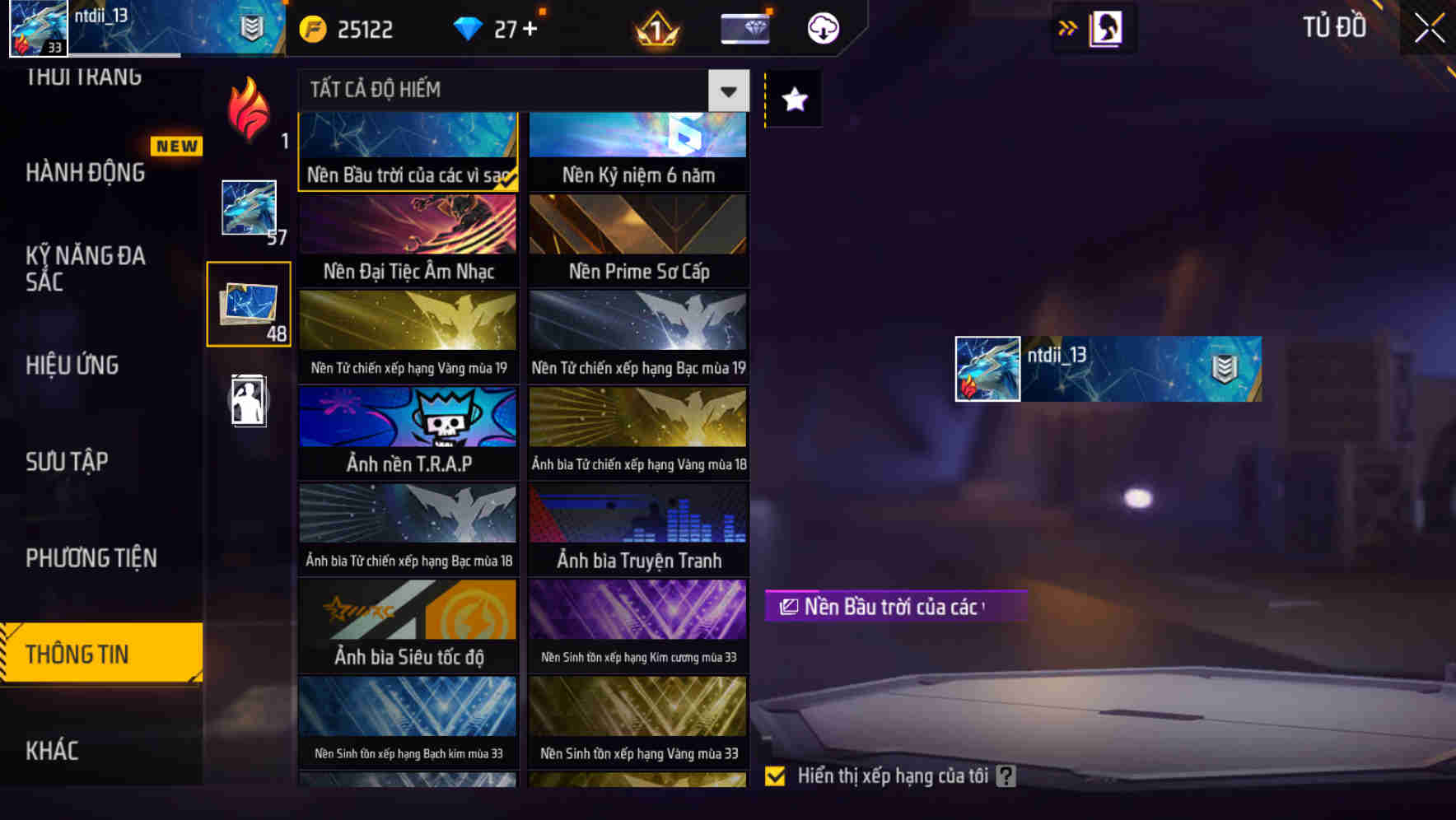Uncheck Hiển thị xếp hạng của tôi
The height and width of the screenshot is (820, 1456).
775,775
